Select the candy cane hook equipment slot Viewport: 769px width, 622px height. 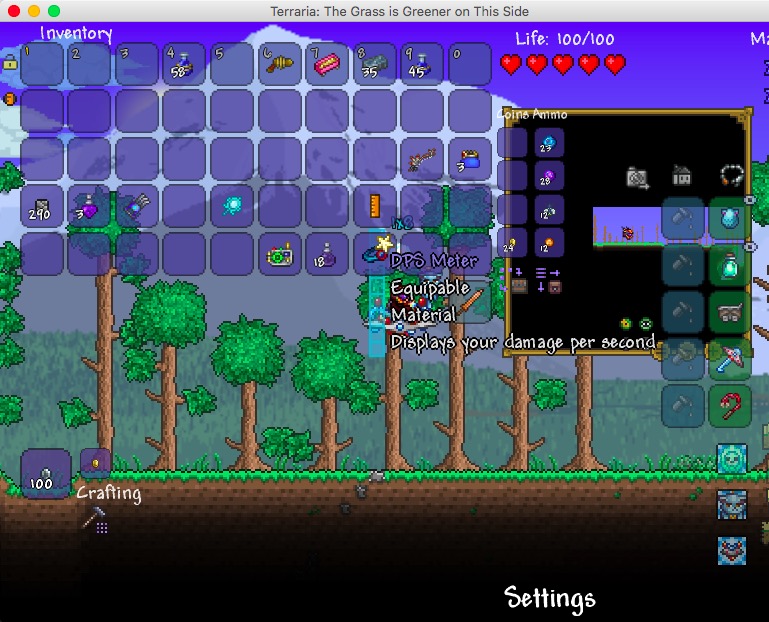[x=730, y=405]
